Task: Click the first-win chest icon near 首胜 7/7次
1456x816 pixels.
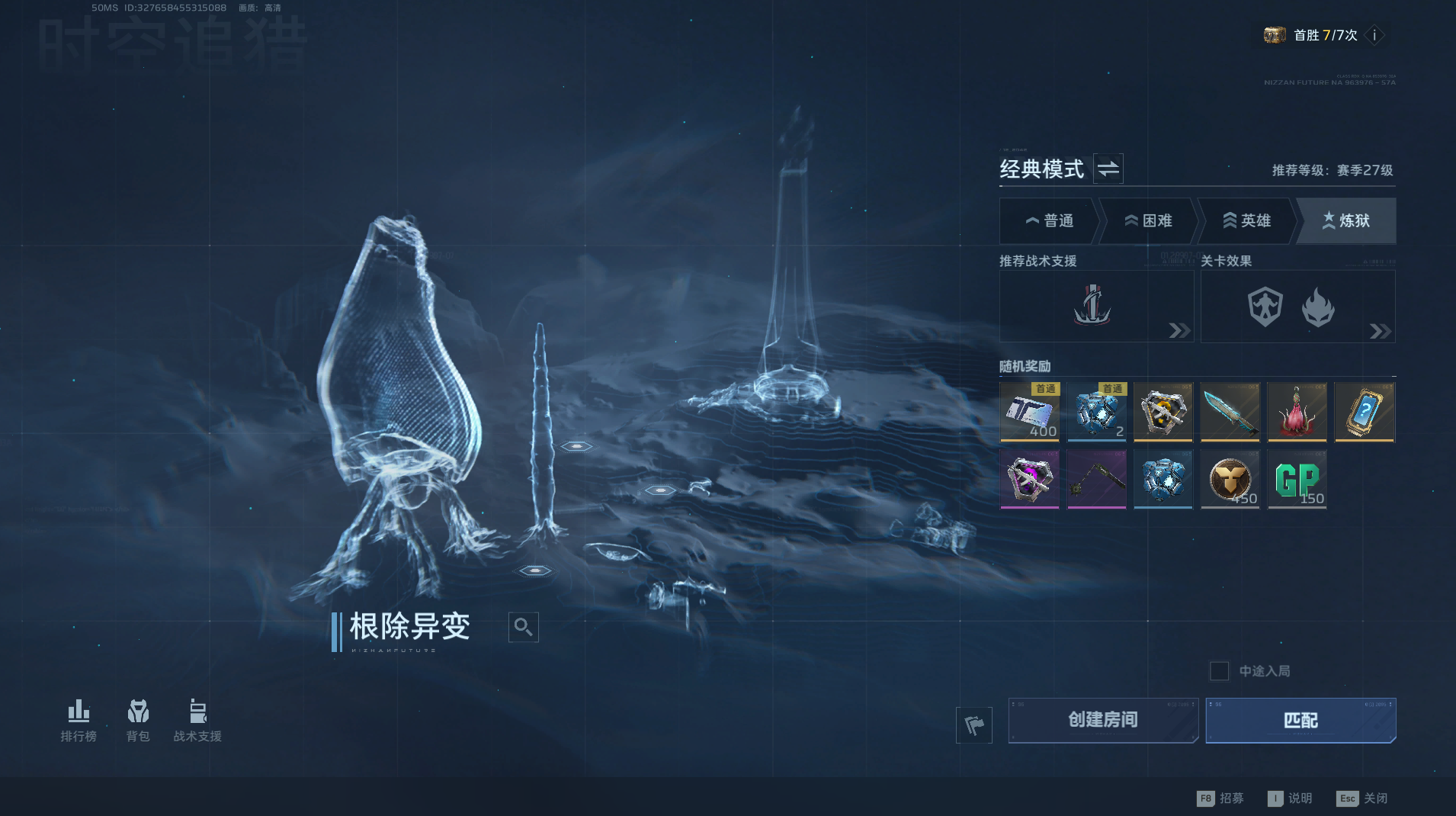Action: pyautogui.click(x=1274, y=34)
